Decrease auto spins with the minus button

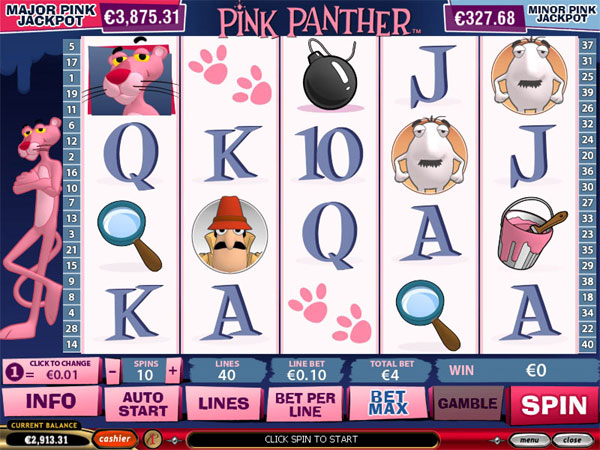tap(113, 370)
